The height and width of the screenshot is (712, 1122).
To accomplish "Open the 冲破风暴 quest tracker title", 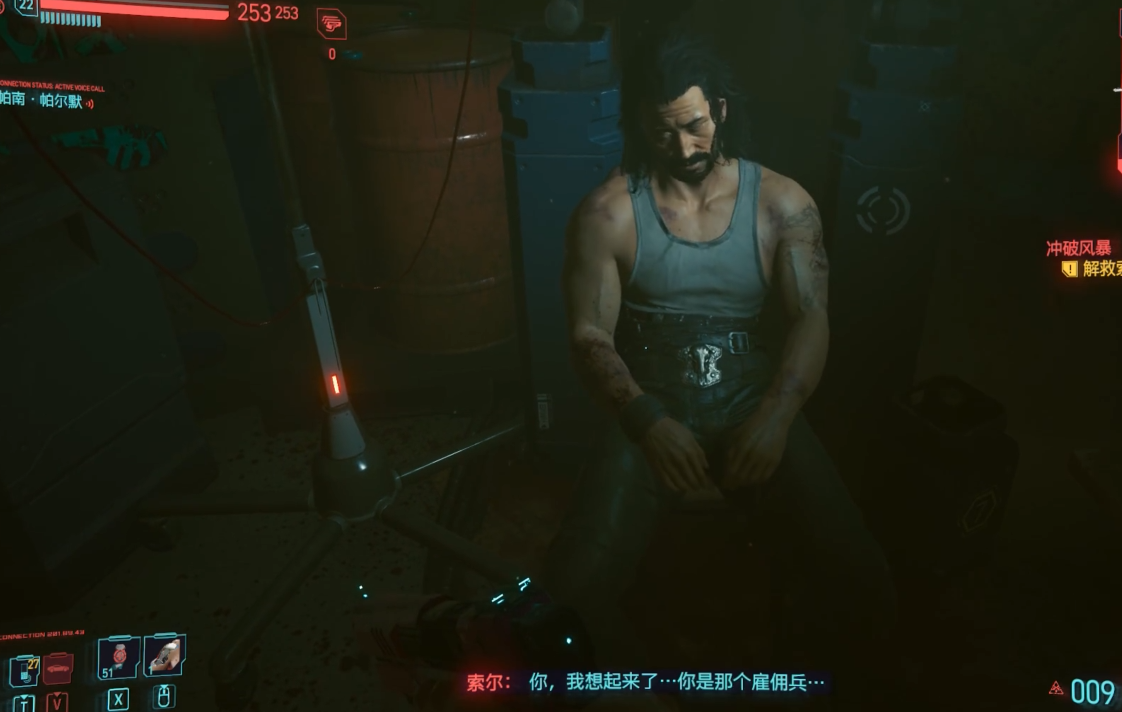I will (1078, 248).
